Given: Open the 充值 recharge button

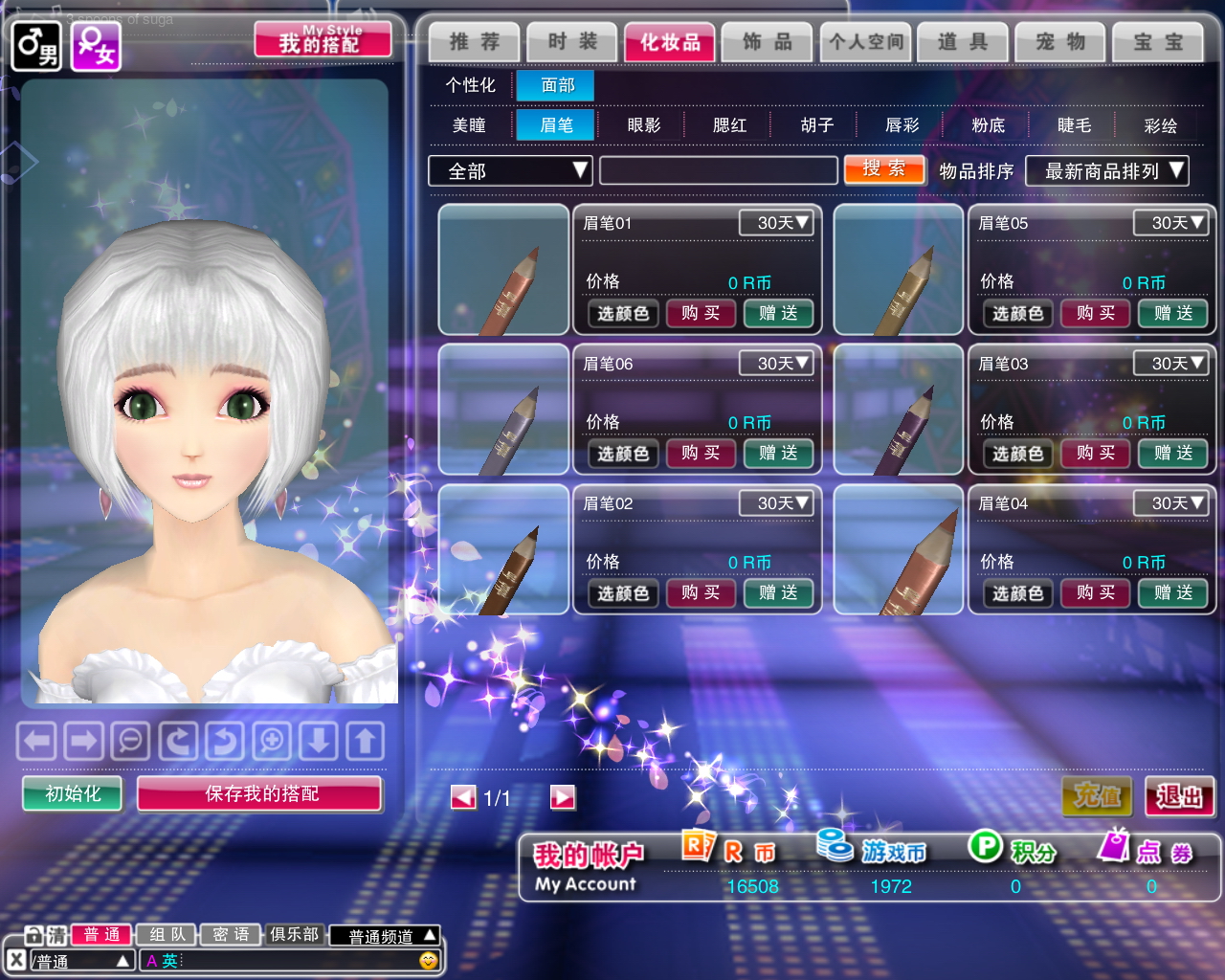Looking at the screenshot, I should tap(1097, 796).
